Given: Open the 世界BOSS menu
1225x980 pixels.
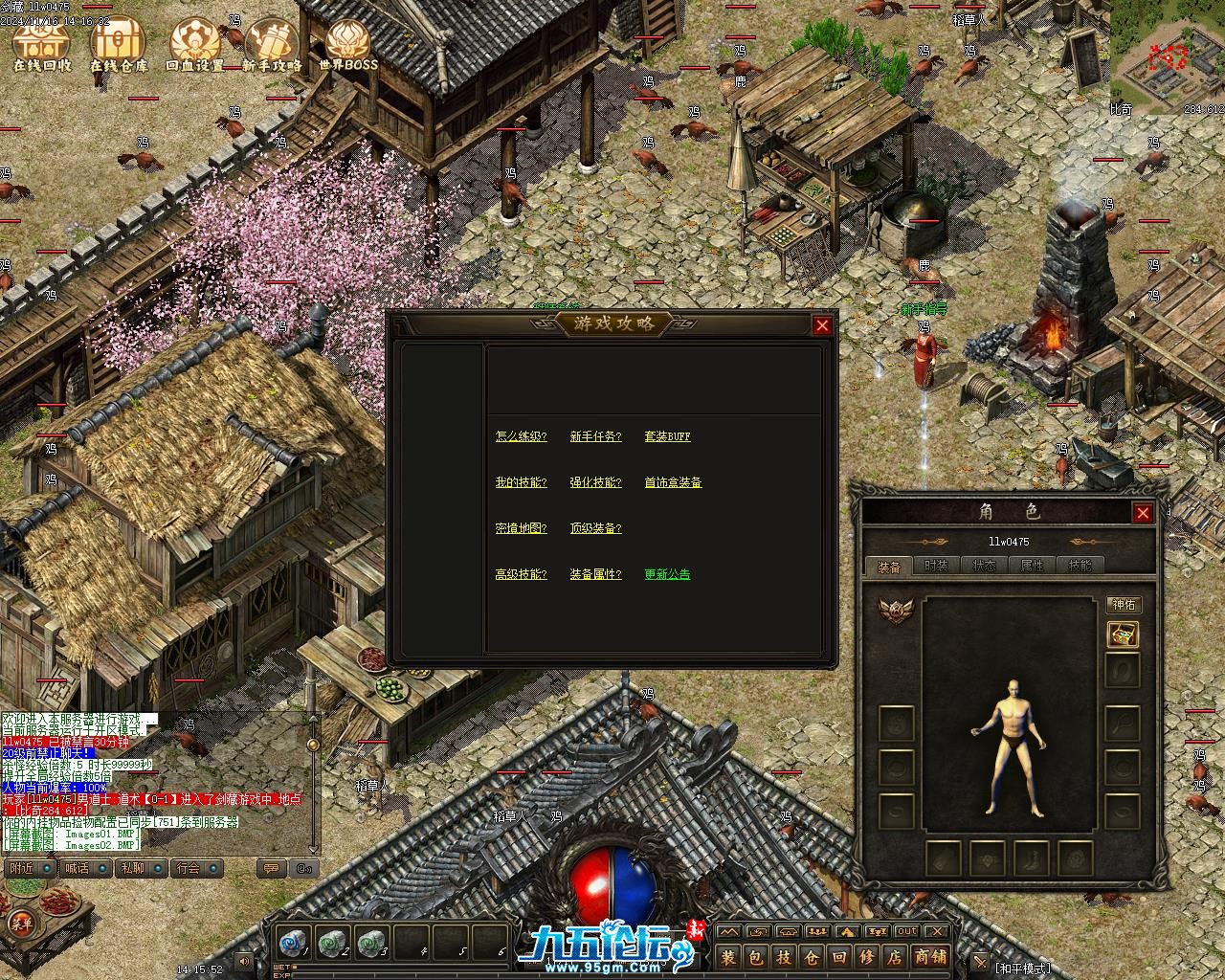Looking at the screenshot, I should (348, 45).
